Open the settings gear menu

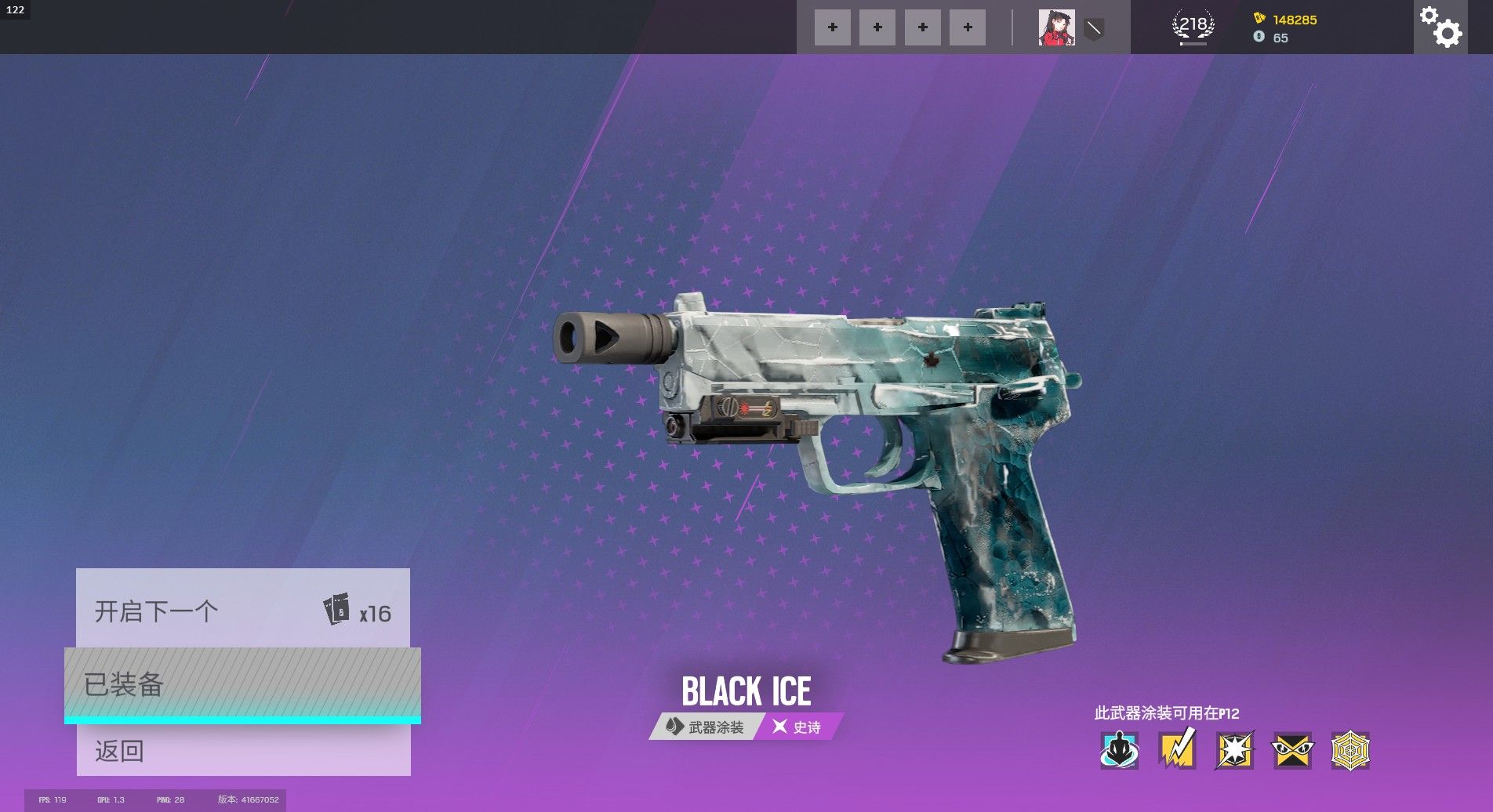(1440, 27)
